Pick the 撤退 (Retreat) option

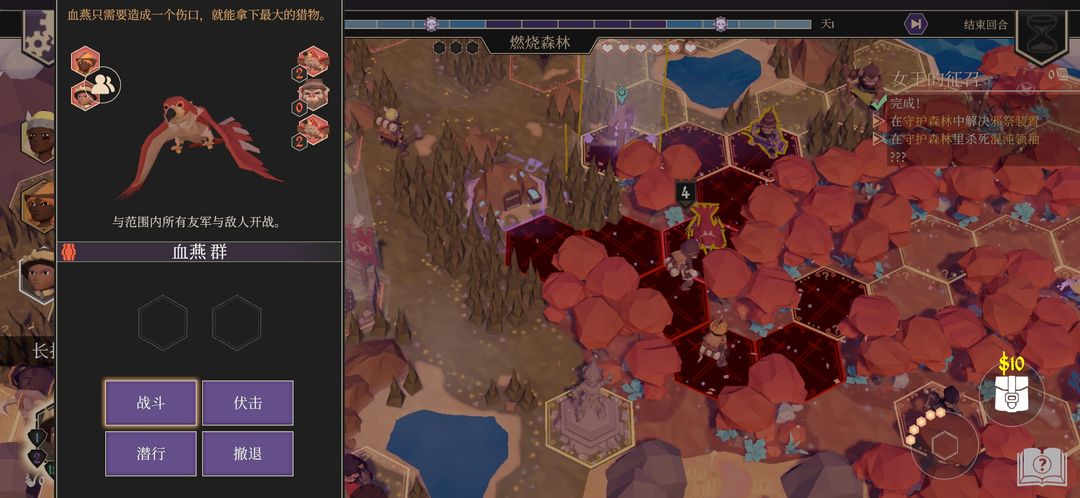click(248, 453)
